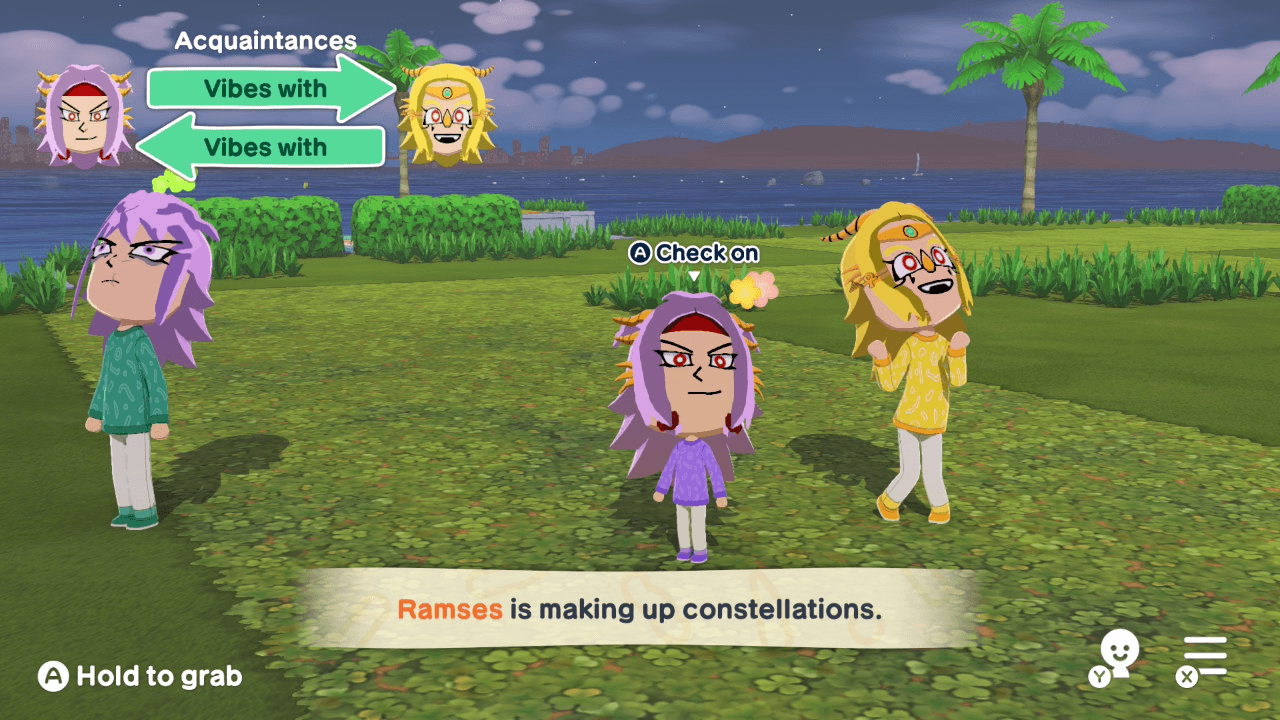Click the A button icon beside Check on
The height and width of the screenshot is (720, 1280).
(643, 253)
